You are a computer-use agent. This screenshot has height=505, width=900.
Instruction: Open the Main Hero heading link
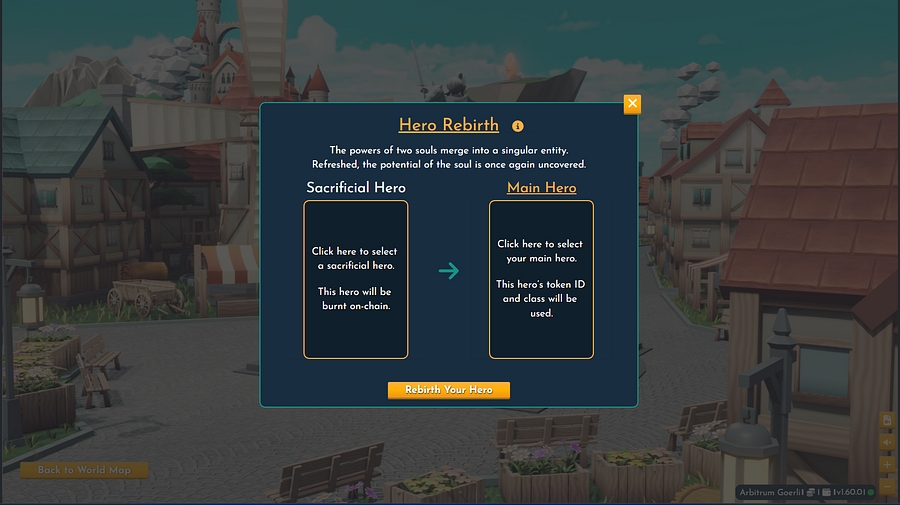coord(541,188)
